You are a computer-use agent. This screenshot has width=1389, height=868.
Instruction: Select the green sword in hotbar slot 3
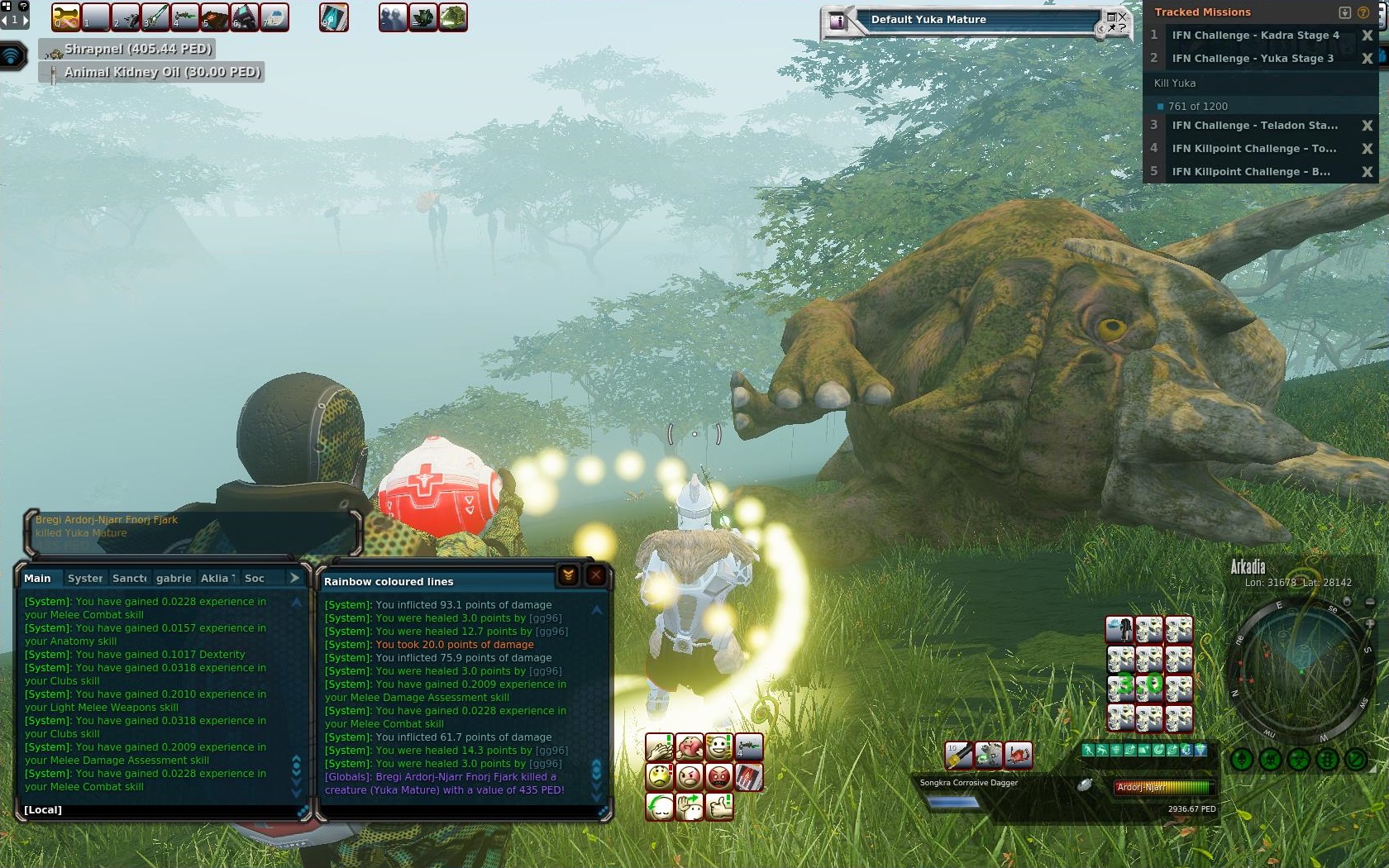(155, 17)
